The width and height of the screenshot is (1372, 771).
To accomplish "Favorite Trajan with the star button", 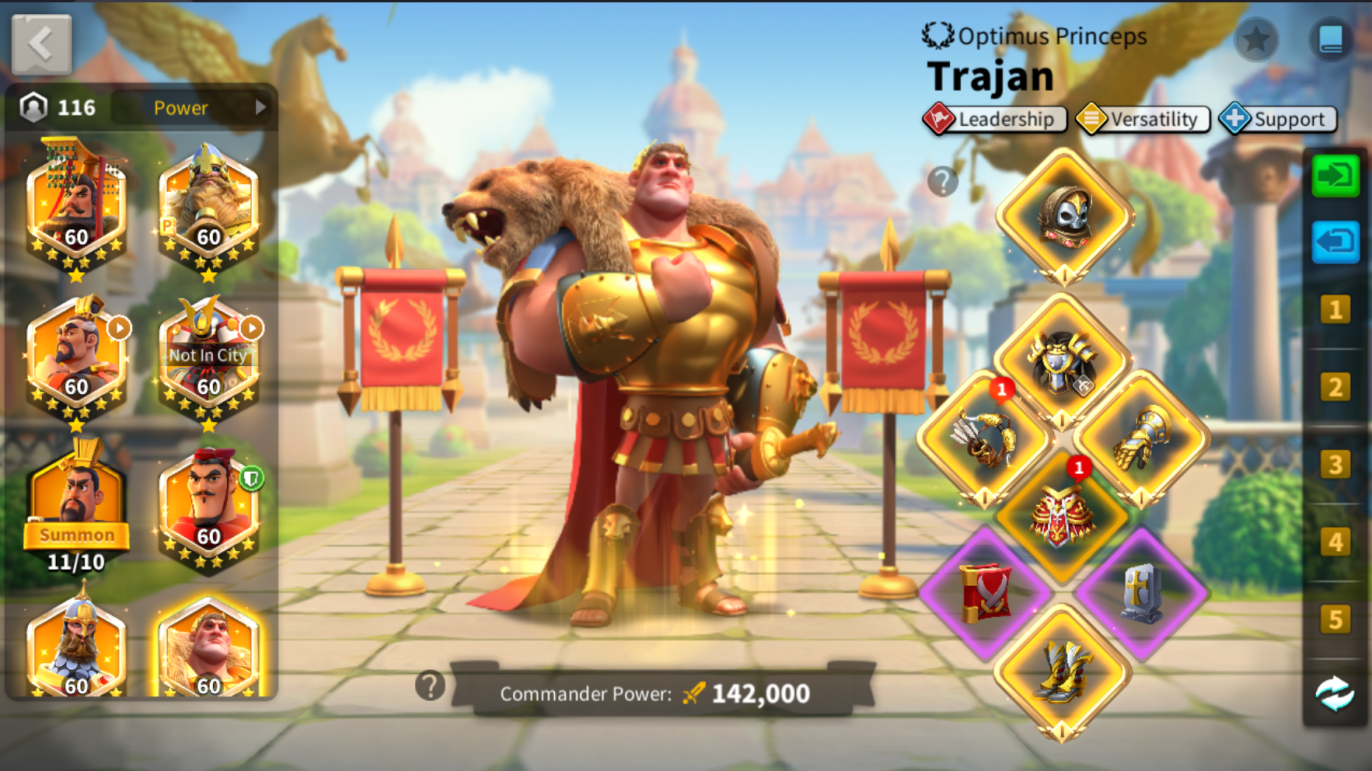I will coord(1255,40).
